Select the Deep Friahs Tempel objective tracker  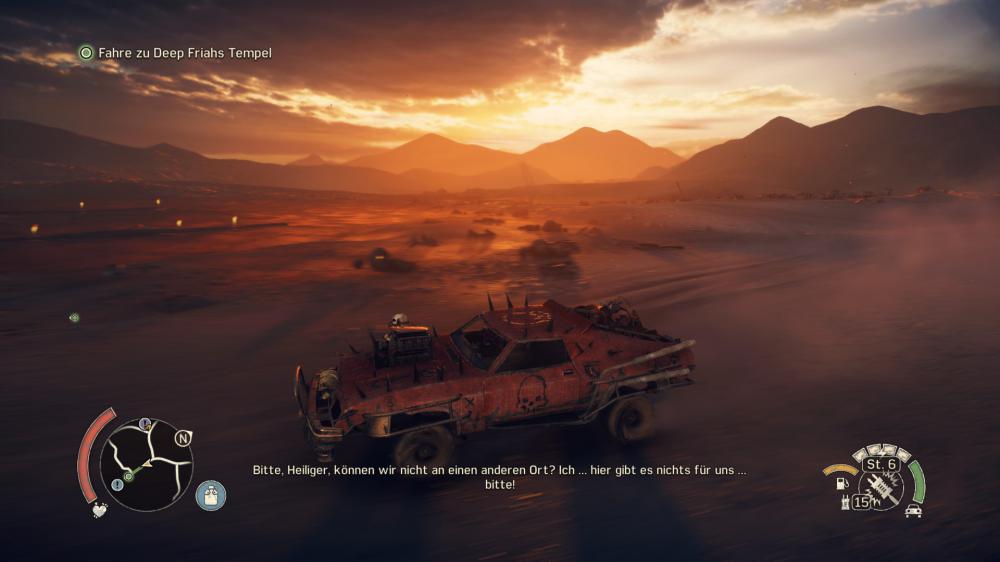coord(176,53)
